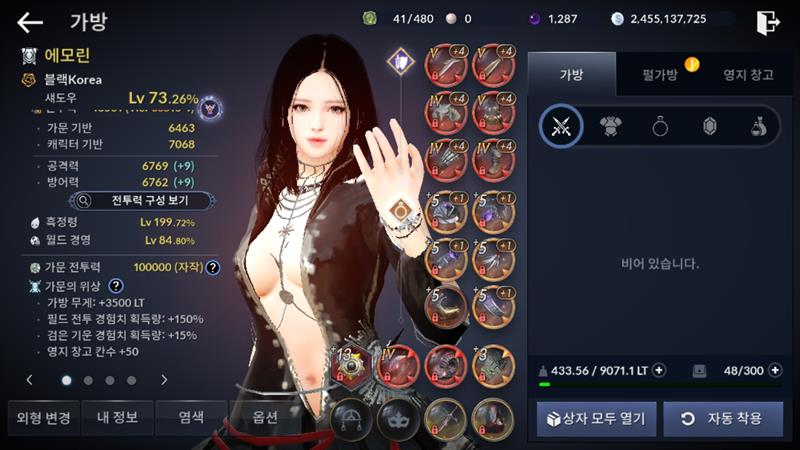Filter bag by armor category
Image resolution: width=800 pixels, height=450 pixels.
coord(610,126)
